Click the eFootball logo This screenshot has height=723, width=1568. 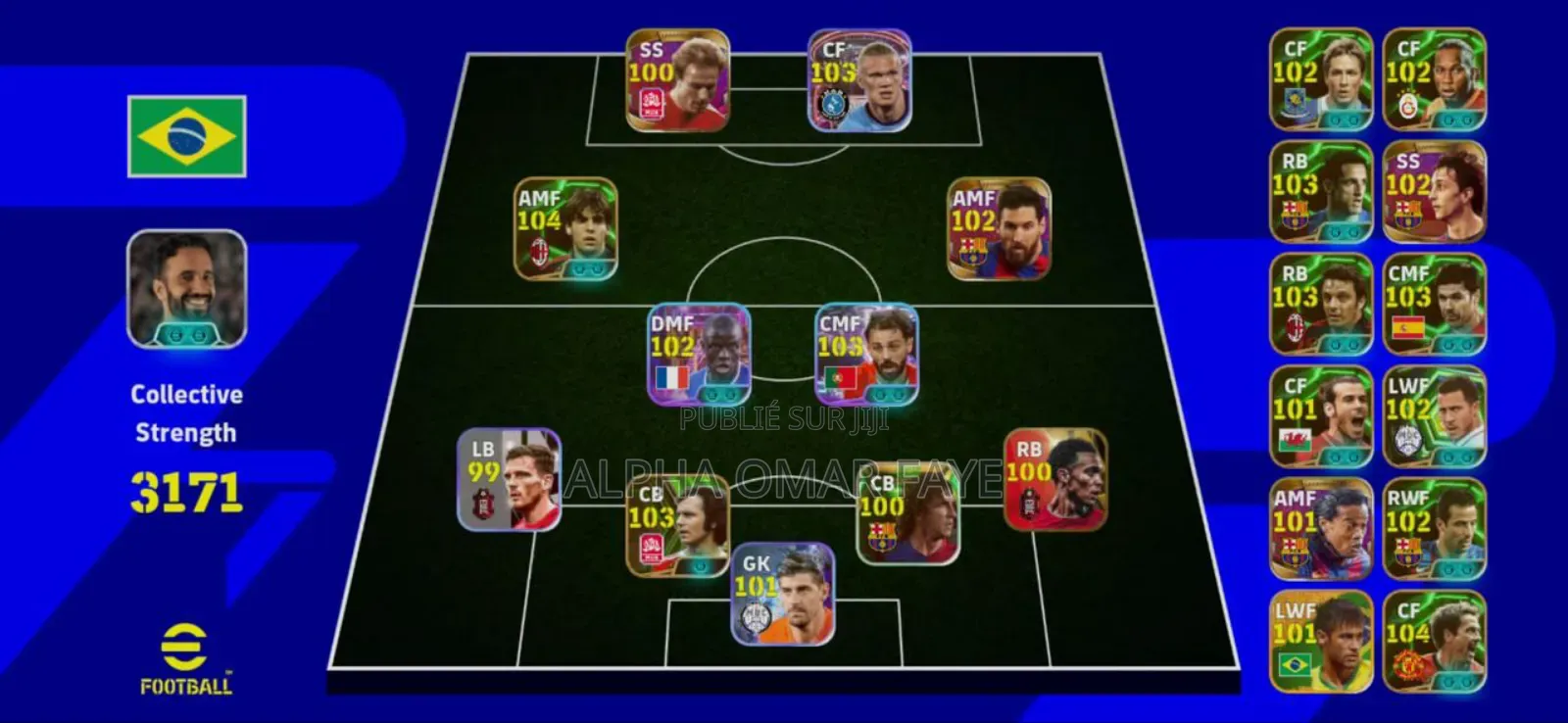(x=186, y=656)
